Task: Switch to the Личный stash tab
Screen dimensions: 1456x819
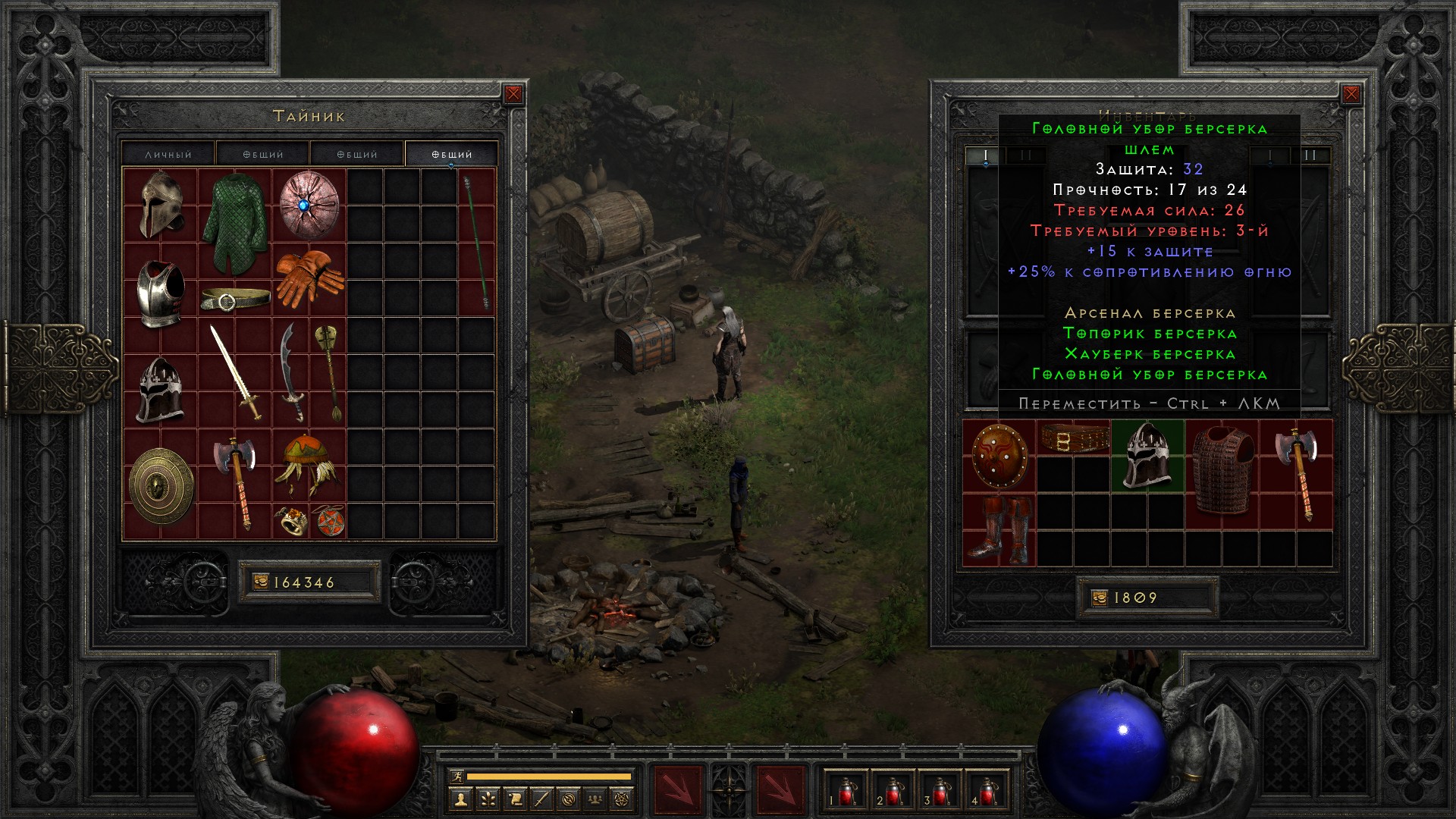Action: tap(168, 154)
